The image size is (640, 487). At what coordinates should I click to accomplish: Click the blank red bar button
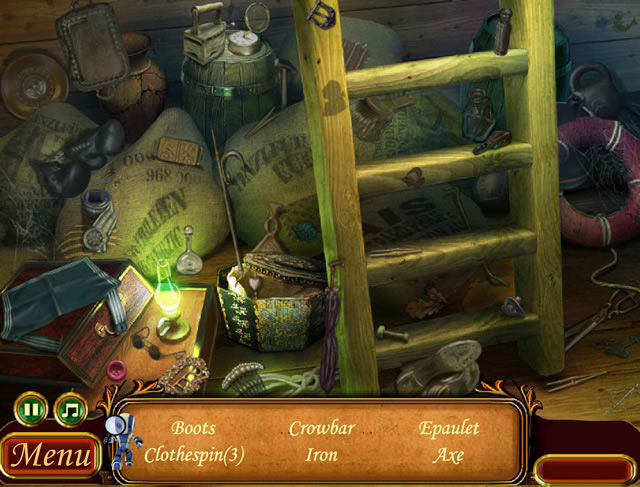[x=584, y=469]
